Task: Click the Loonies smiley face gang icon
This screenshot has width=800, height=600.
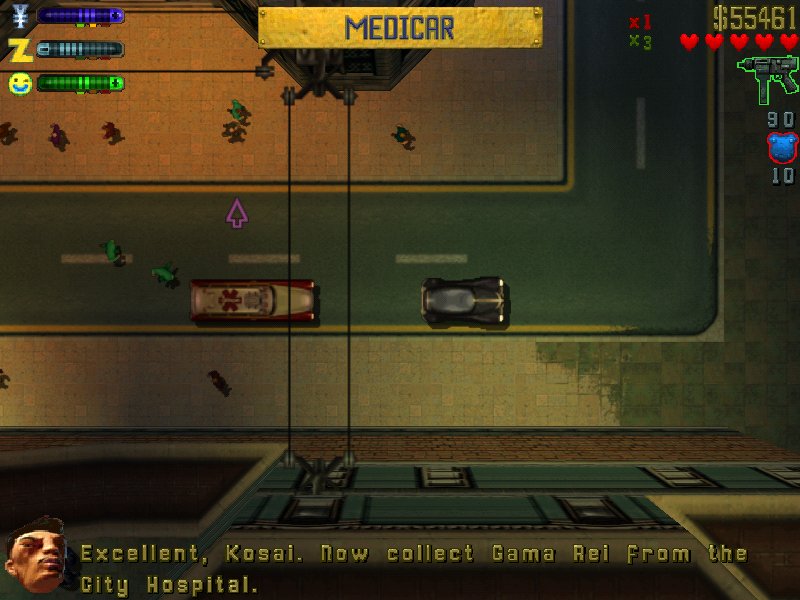Action: (19, 83)
